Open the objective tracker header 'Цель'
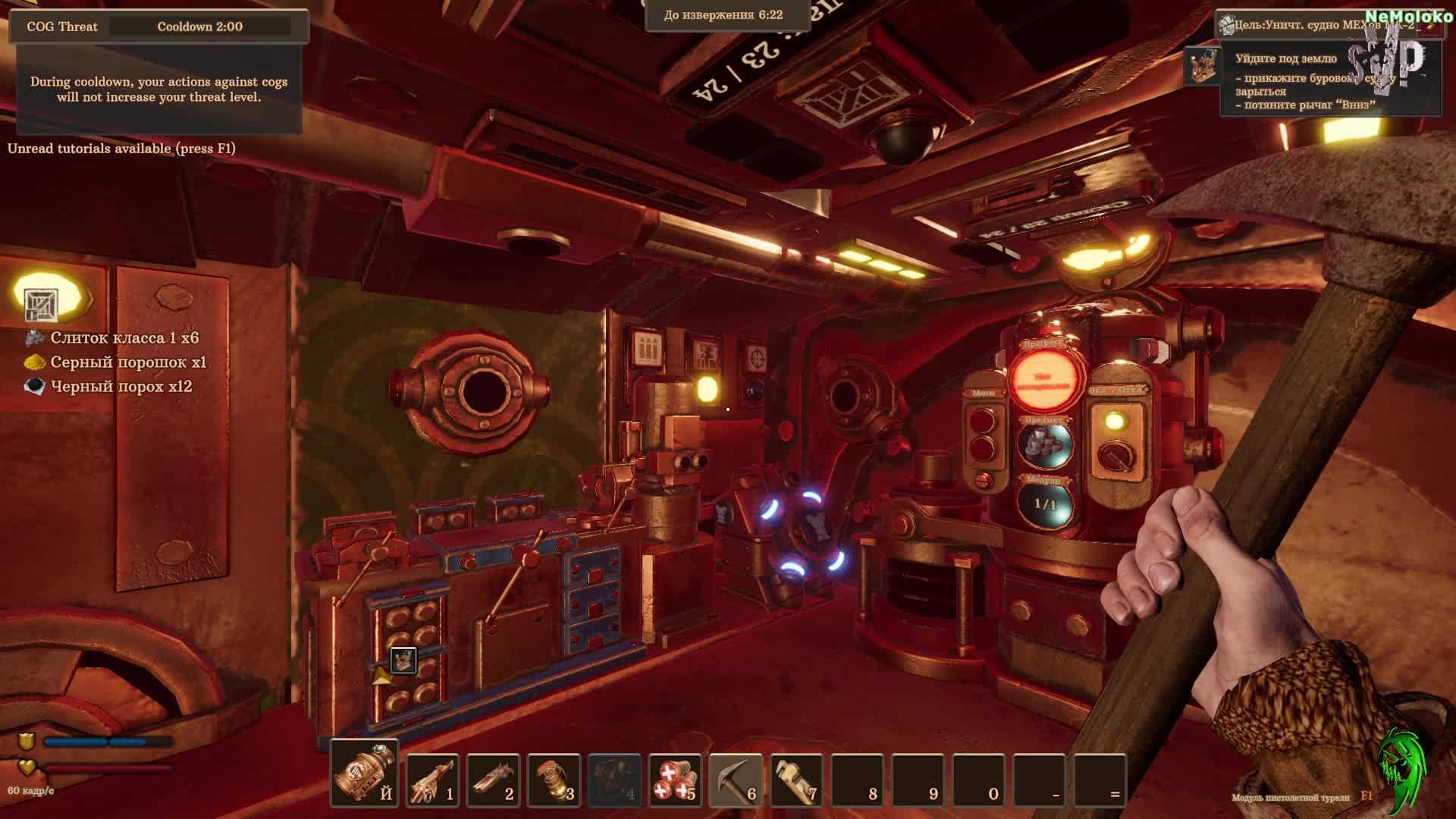Image resolution: width=1456 pixels, height=819 pixels. click(1319, 25)
